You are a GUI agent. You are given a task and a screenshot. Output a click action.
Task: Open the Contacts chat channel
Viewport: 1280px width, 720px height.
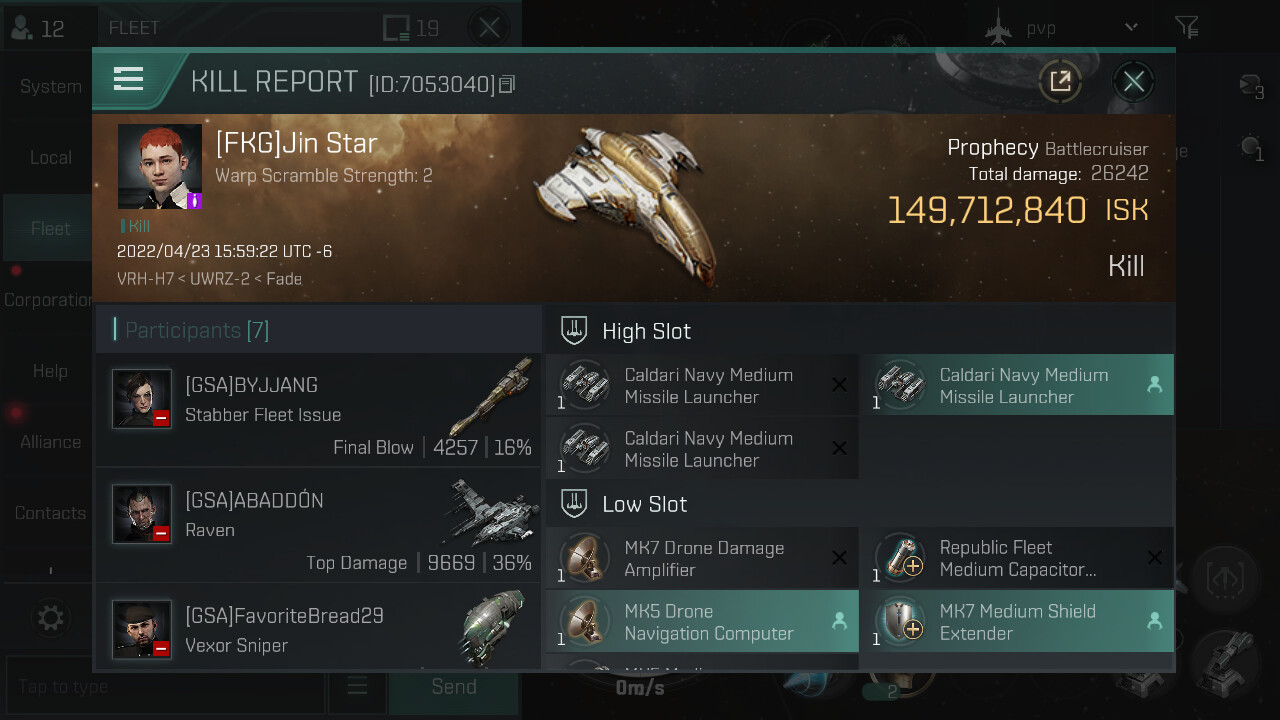coord(50,513)
